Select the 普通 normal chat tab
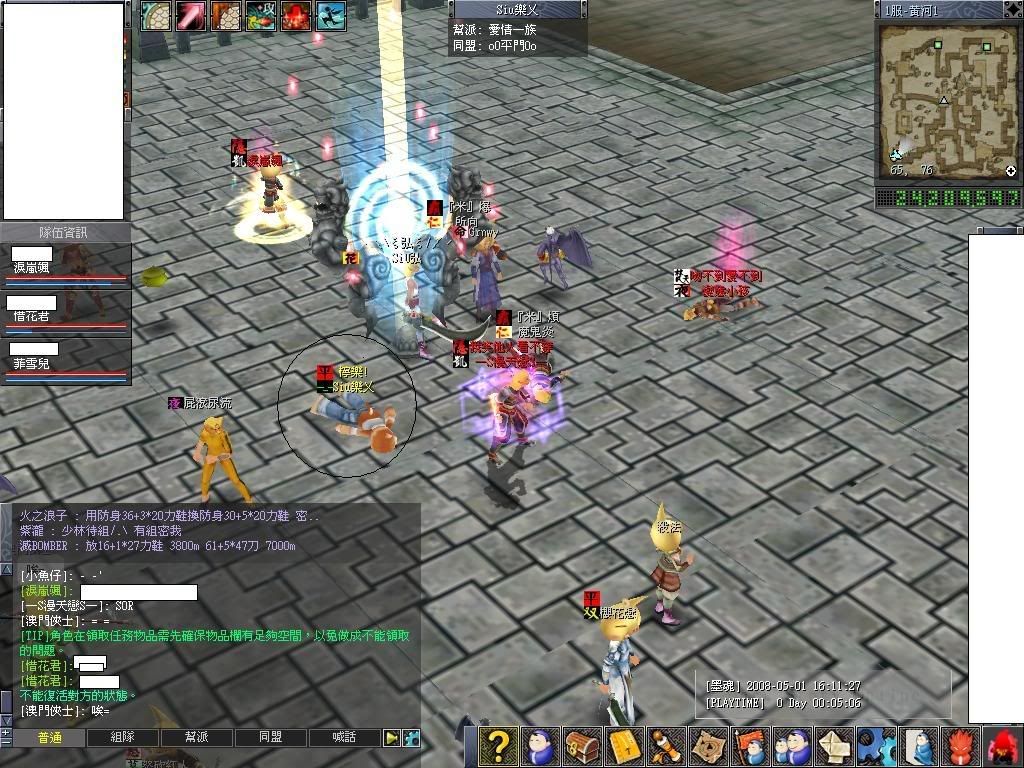Image resolution: width=1024 pixels, height=768 pixels. click(x=49, y=737)
